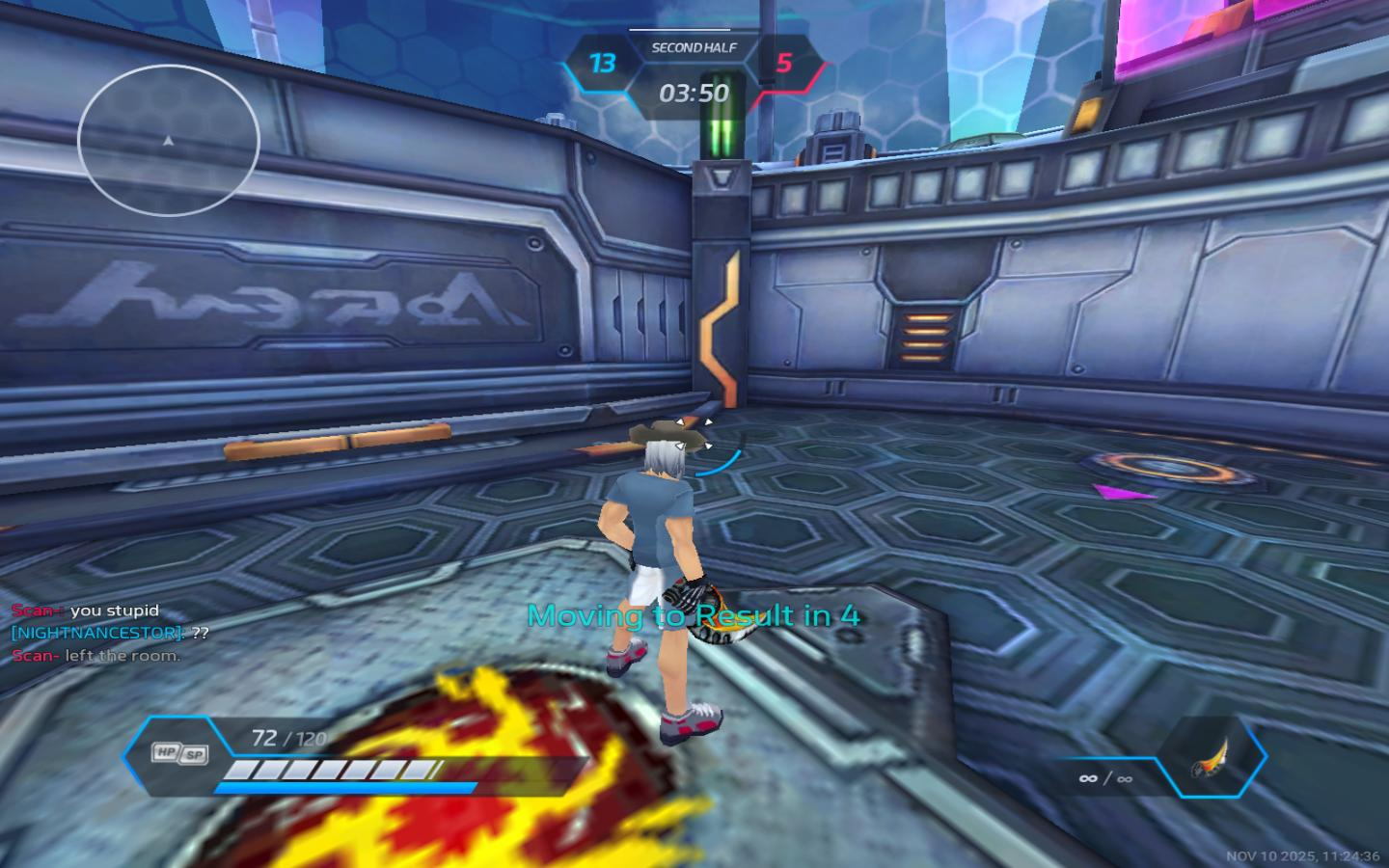Click NIGHTNANCESTOR's chat message

110,634
